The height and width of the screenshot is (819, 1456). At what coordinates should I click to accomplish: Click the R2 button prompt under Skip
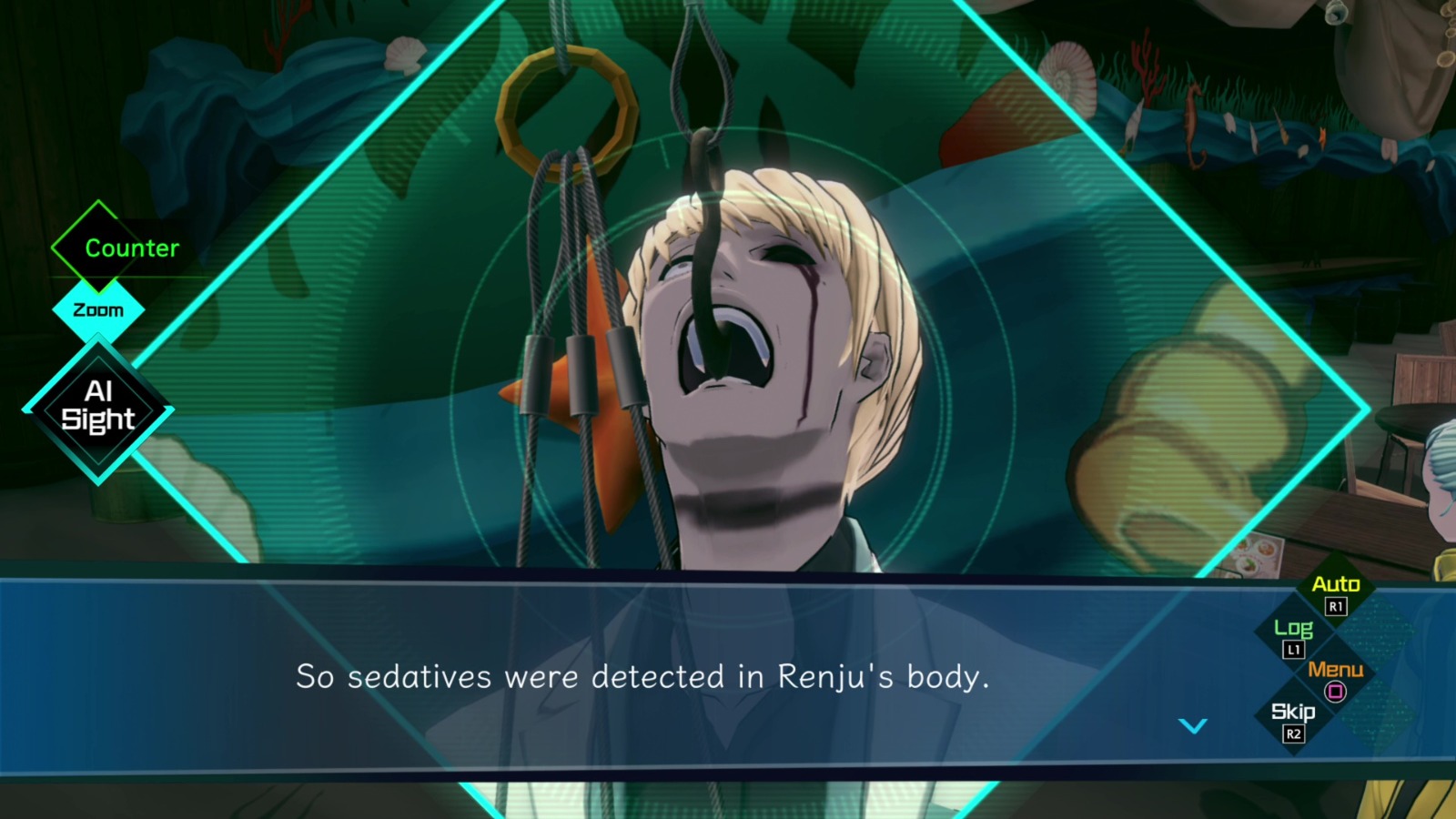click(1294, 735)
